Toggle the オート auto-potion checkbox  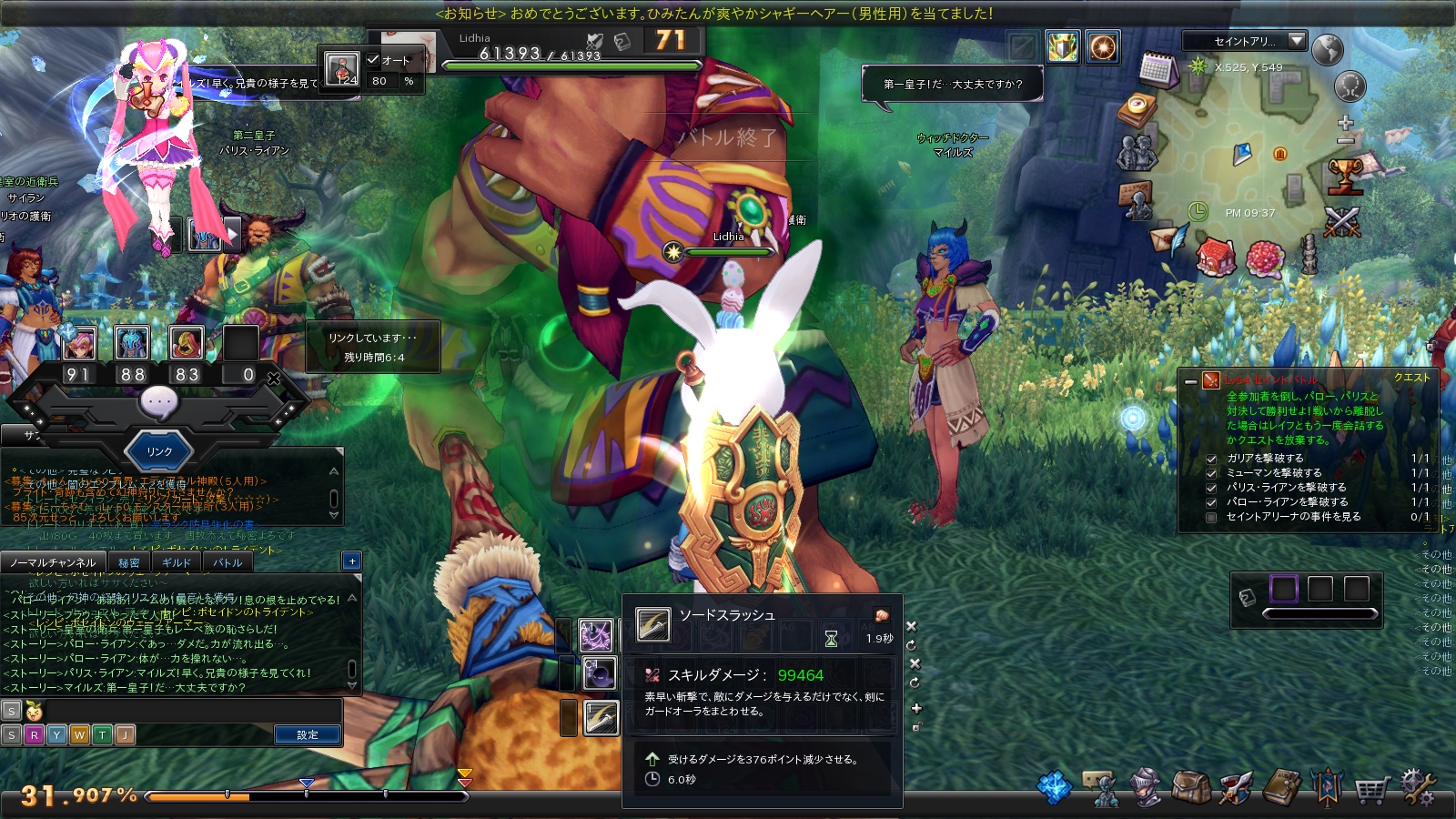point(373,60)
